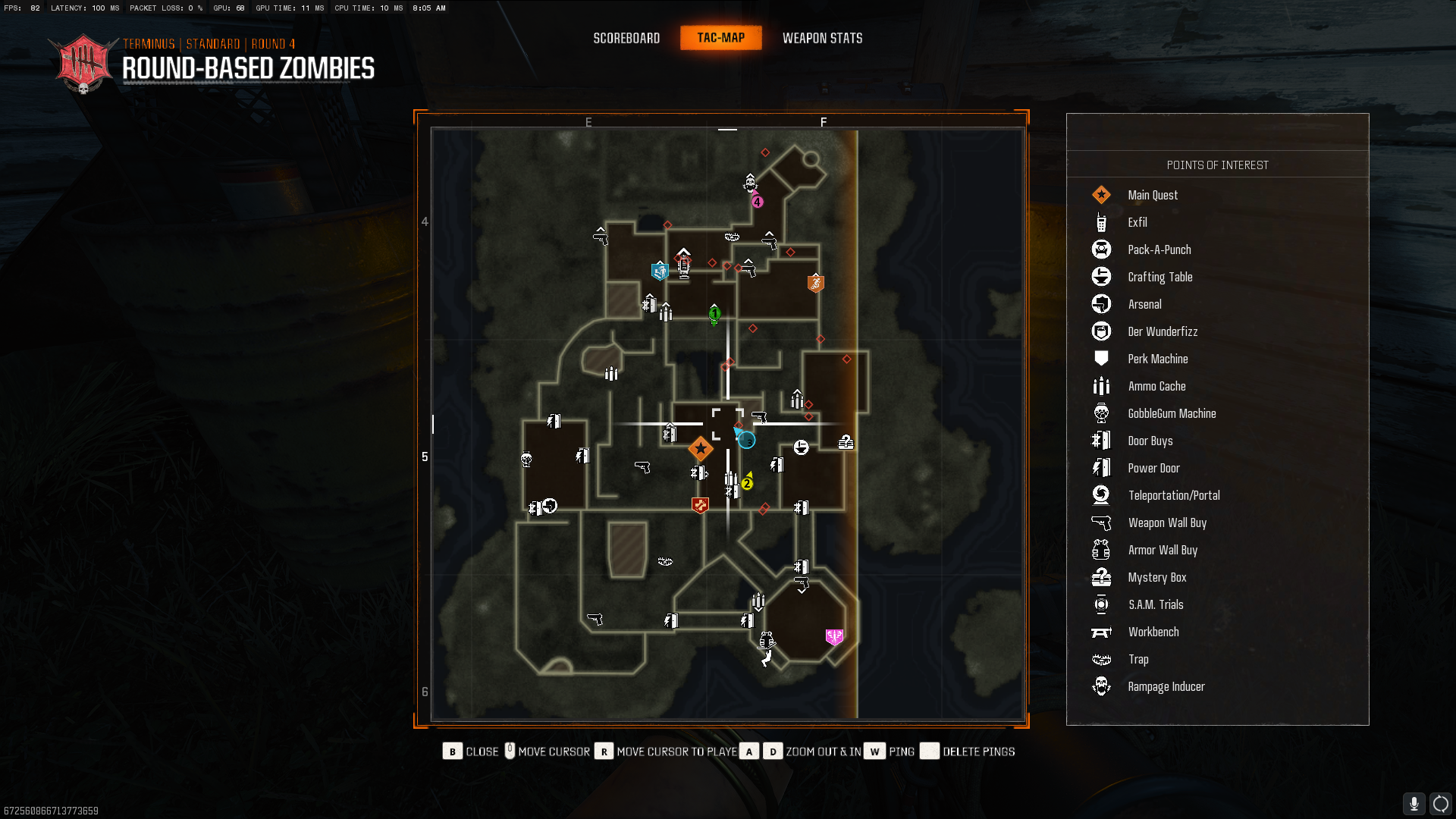The image size is (1456, 819).
Task: Switch to the Scoreboard tab
Action: click(626, 38)
